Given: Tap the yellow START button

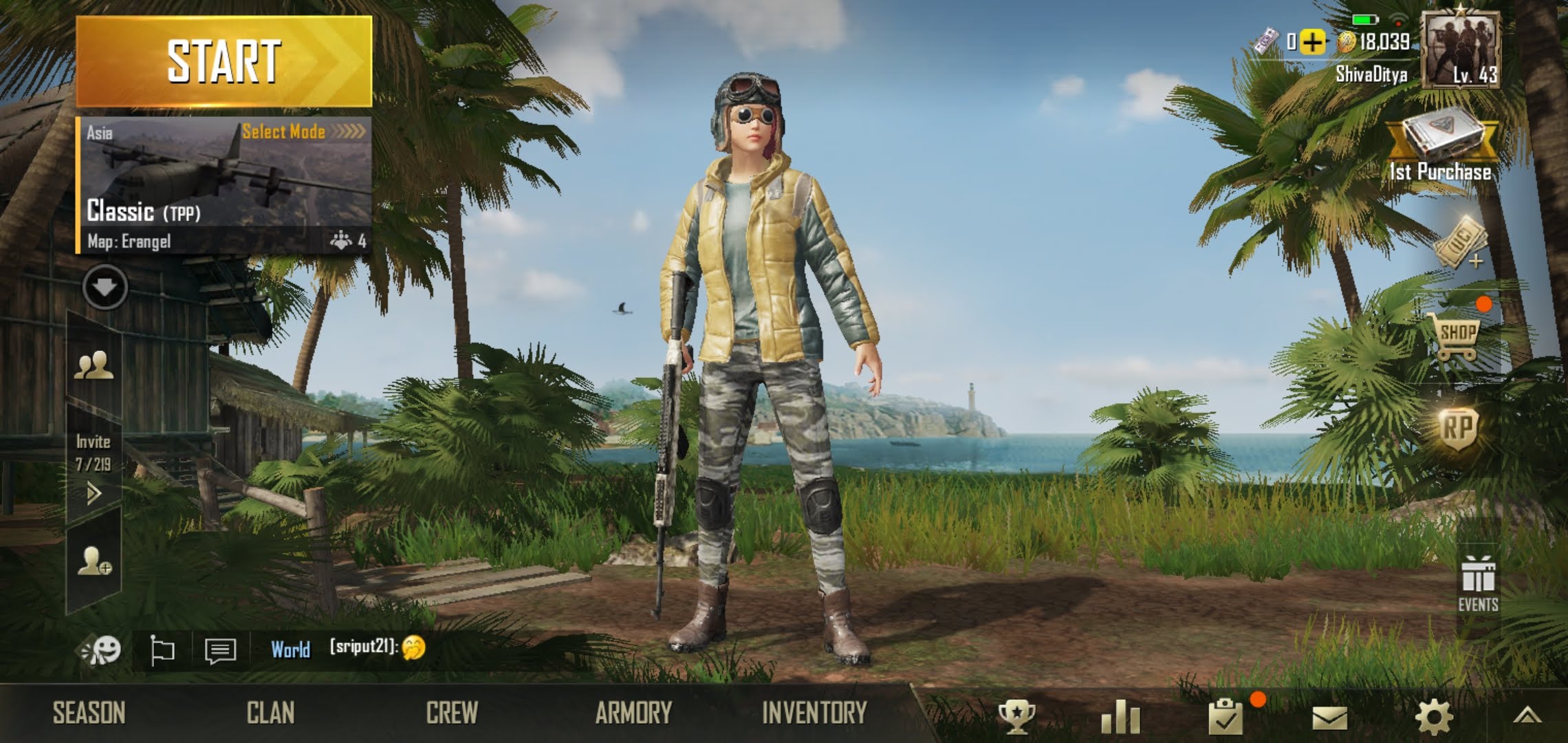Looking at the screenshot, I should (x=224, y=62).
